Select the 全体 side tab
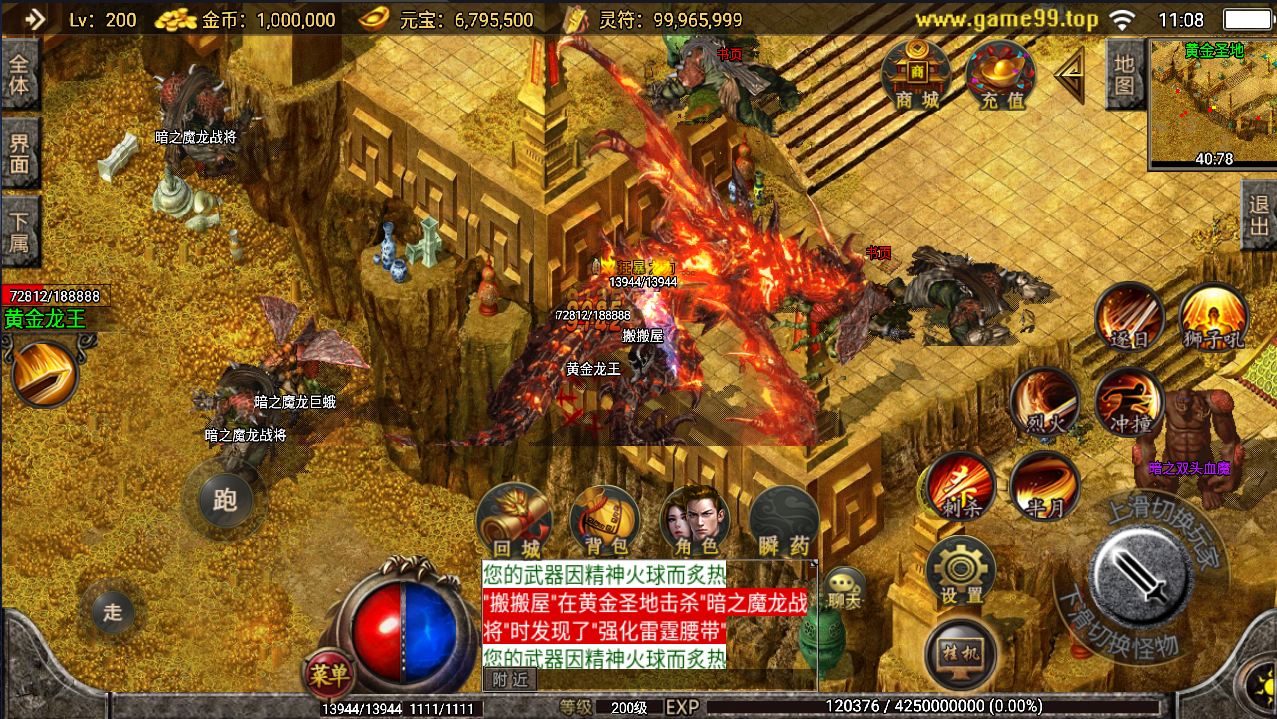The image size is (1277, 719). pos(19,74)
